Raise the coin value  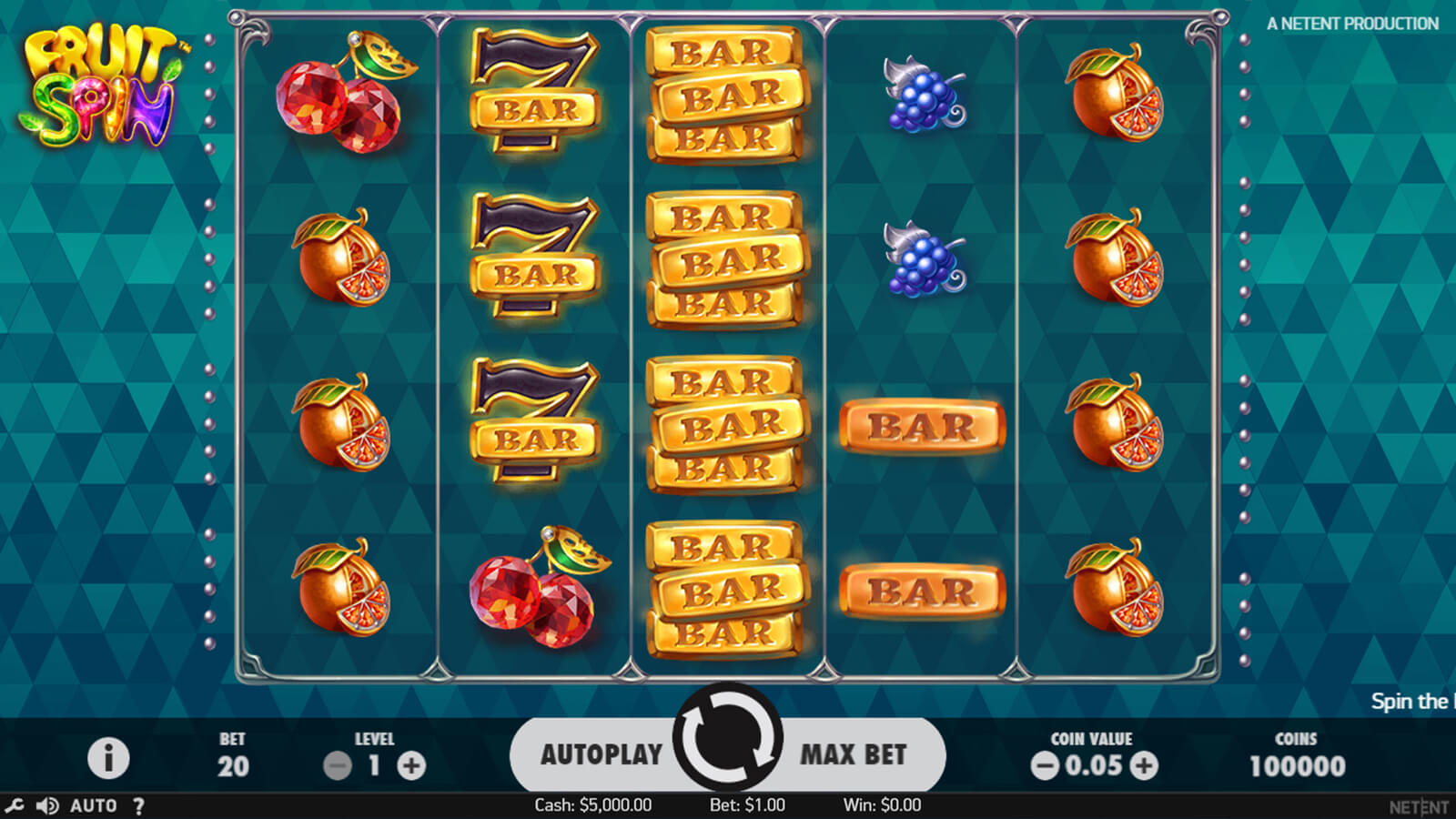[x=1144, y=766]
